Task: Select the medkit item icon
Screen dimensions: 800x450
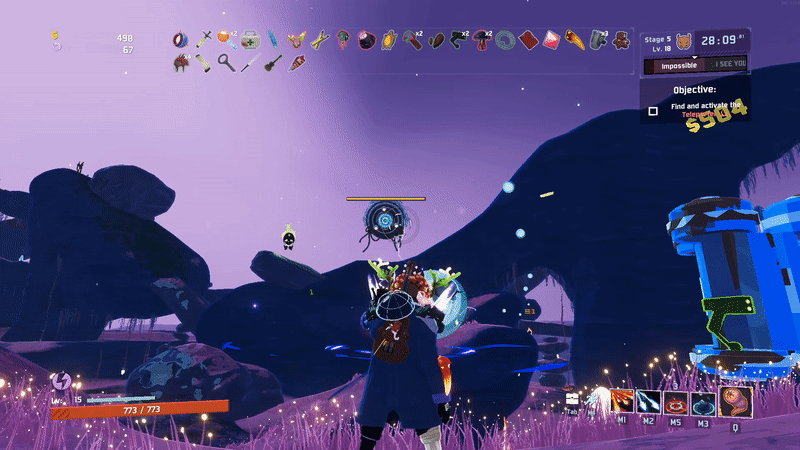Action: tap(250, 40)
